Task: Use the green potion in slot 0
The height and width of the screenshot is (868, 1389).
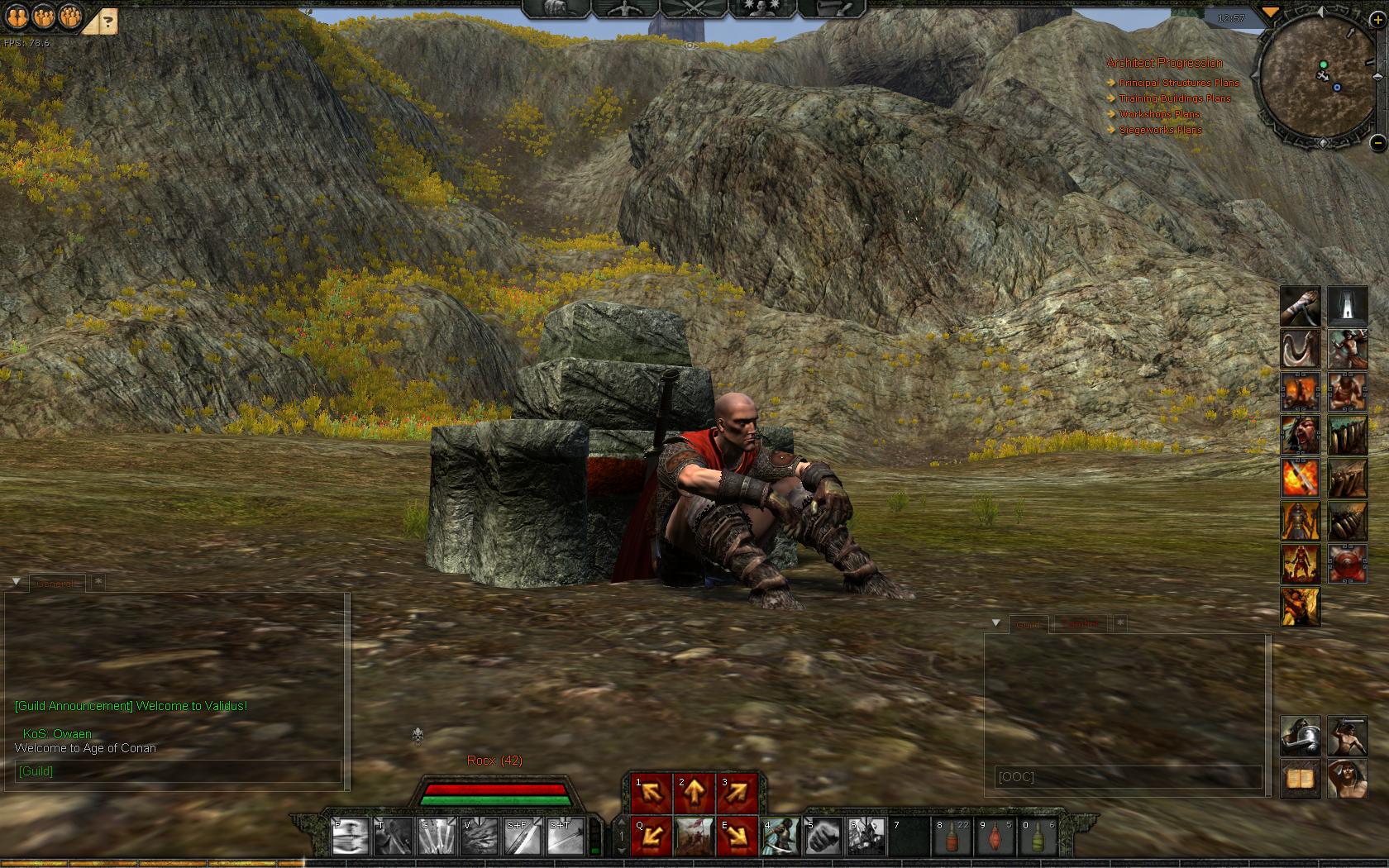Action: coord(1038,837)
